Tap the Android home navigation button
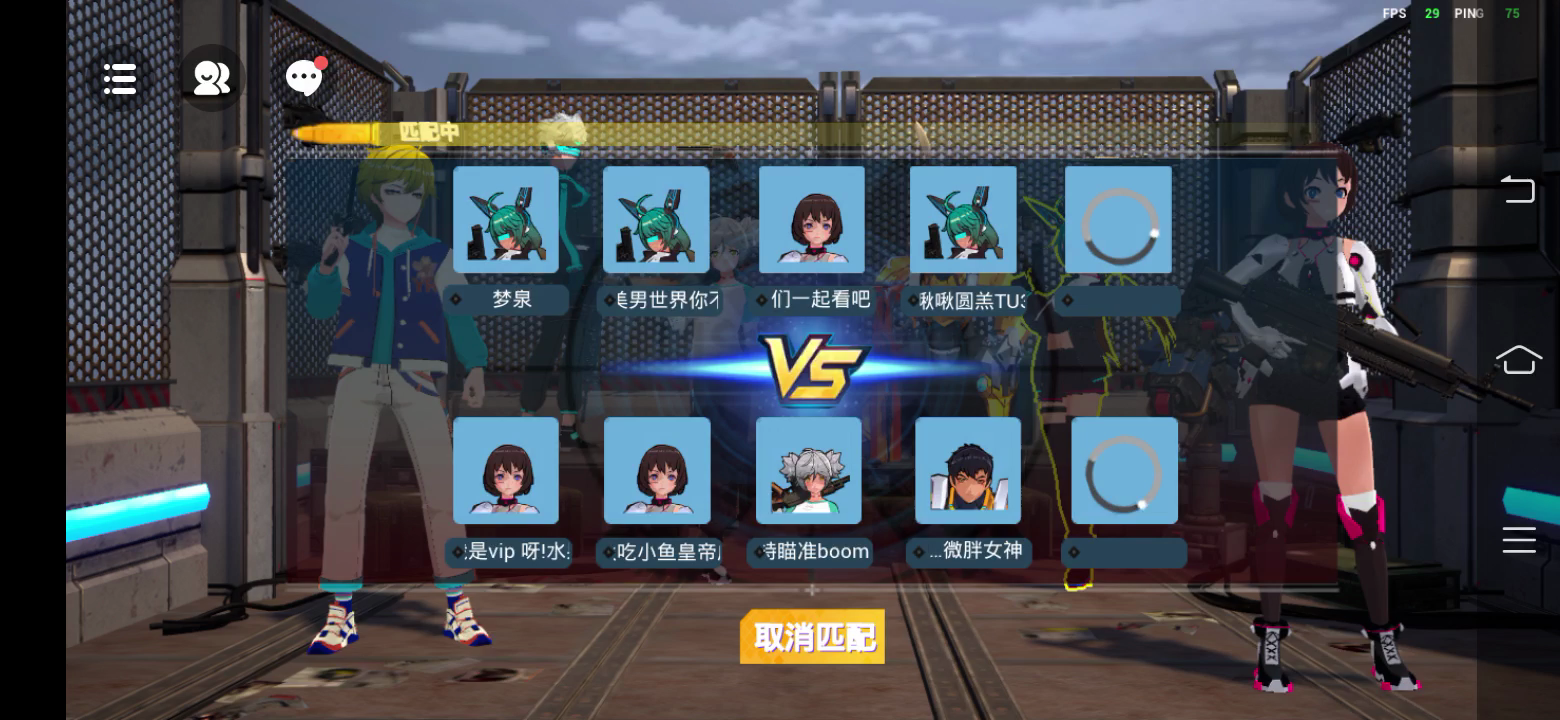The width and height of the screenshot is (1560, 720). (1518, 359)
